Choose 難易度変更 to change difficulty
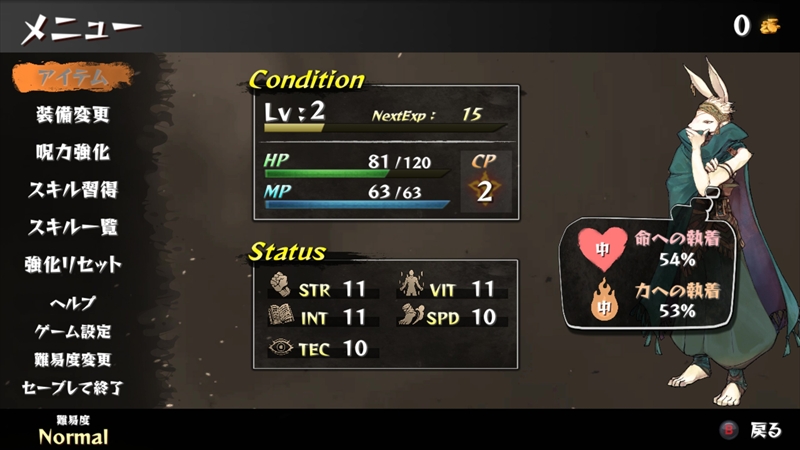 click(x=73, y=359)
